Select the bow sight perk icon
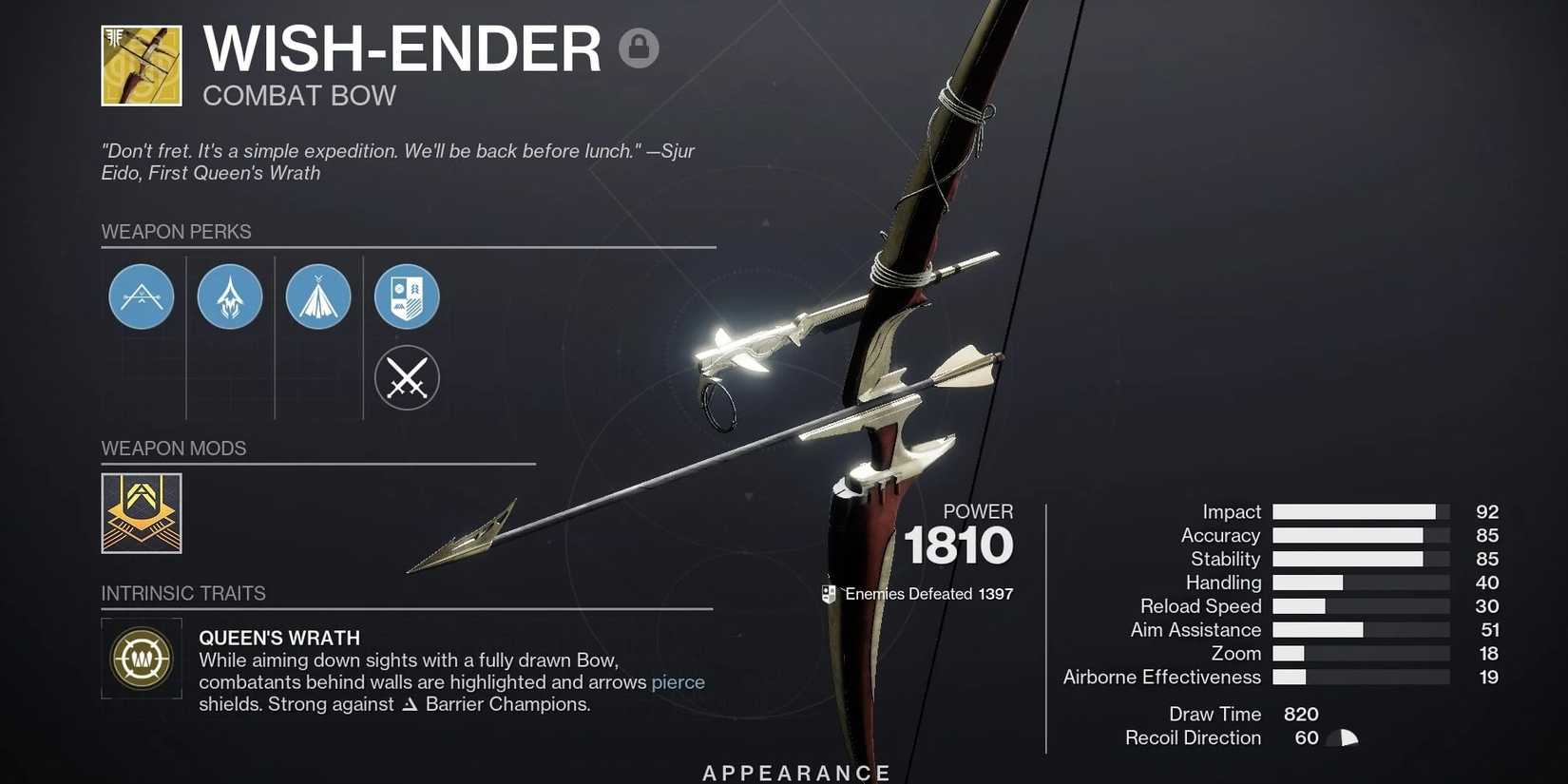The height and width of the screenshot is (784, 1568). click(x=141, y=296)
